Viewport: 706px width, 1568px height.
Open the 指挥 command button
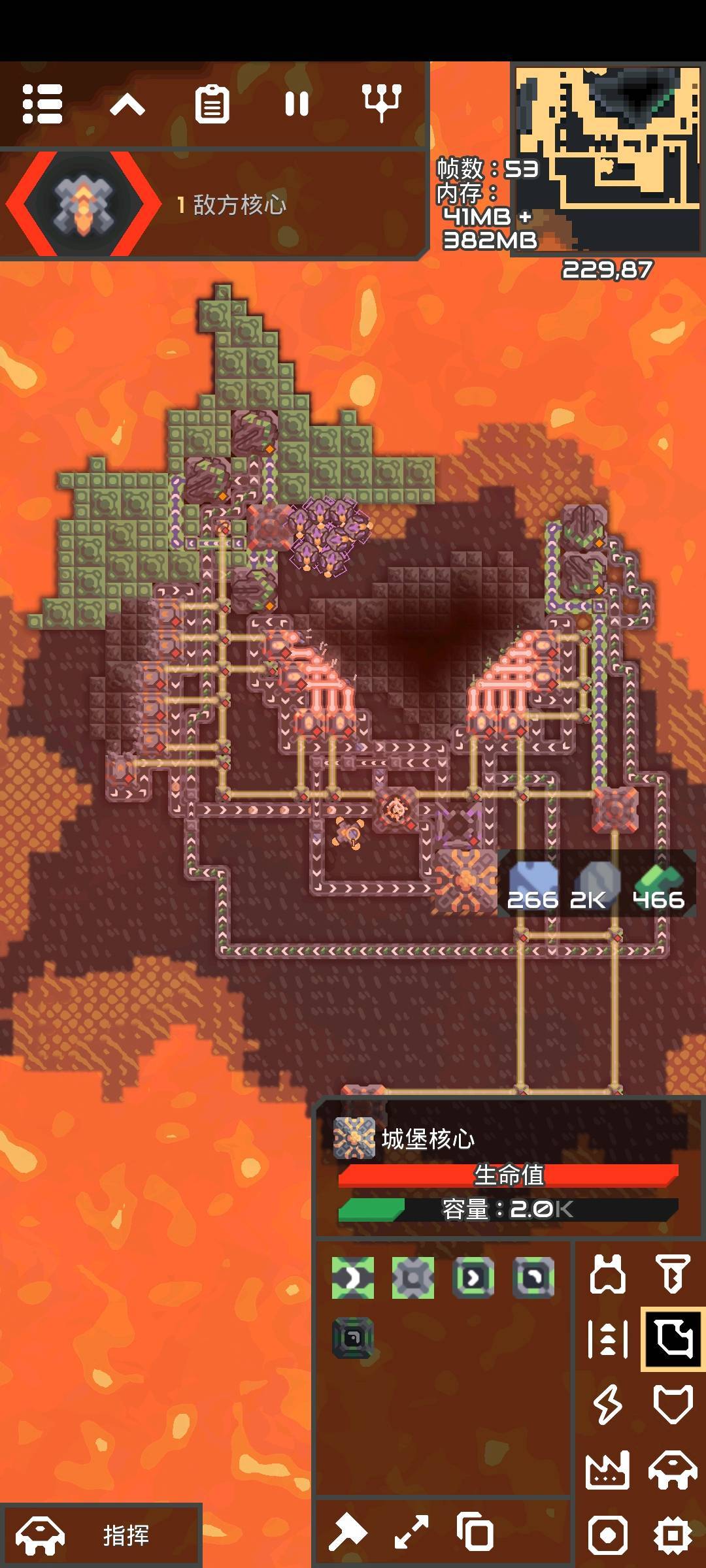101,1535
